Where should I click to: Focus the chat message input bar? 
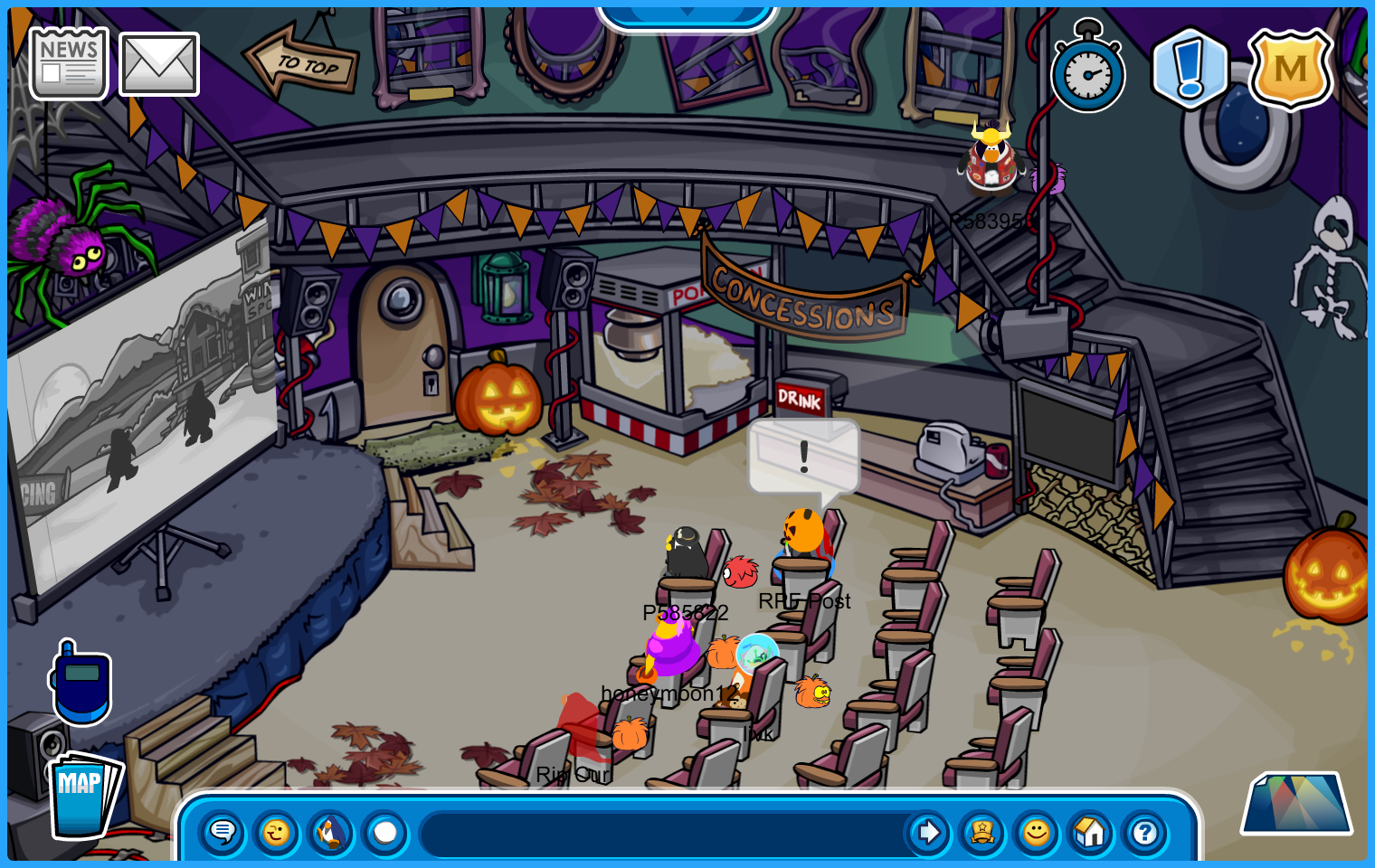click(660, 834)
